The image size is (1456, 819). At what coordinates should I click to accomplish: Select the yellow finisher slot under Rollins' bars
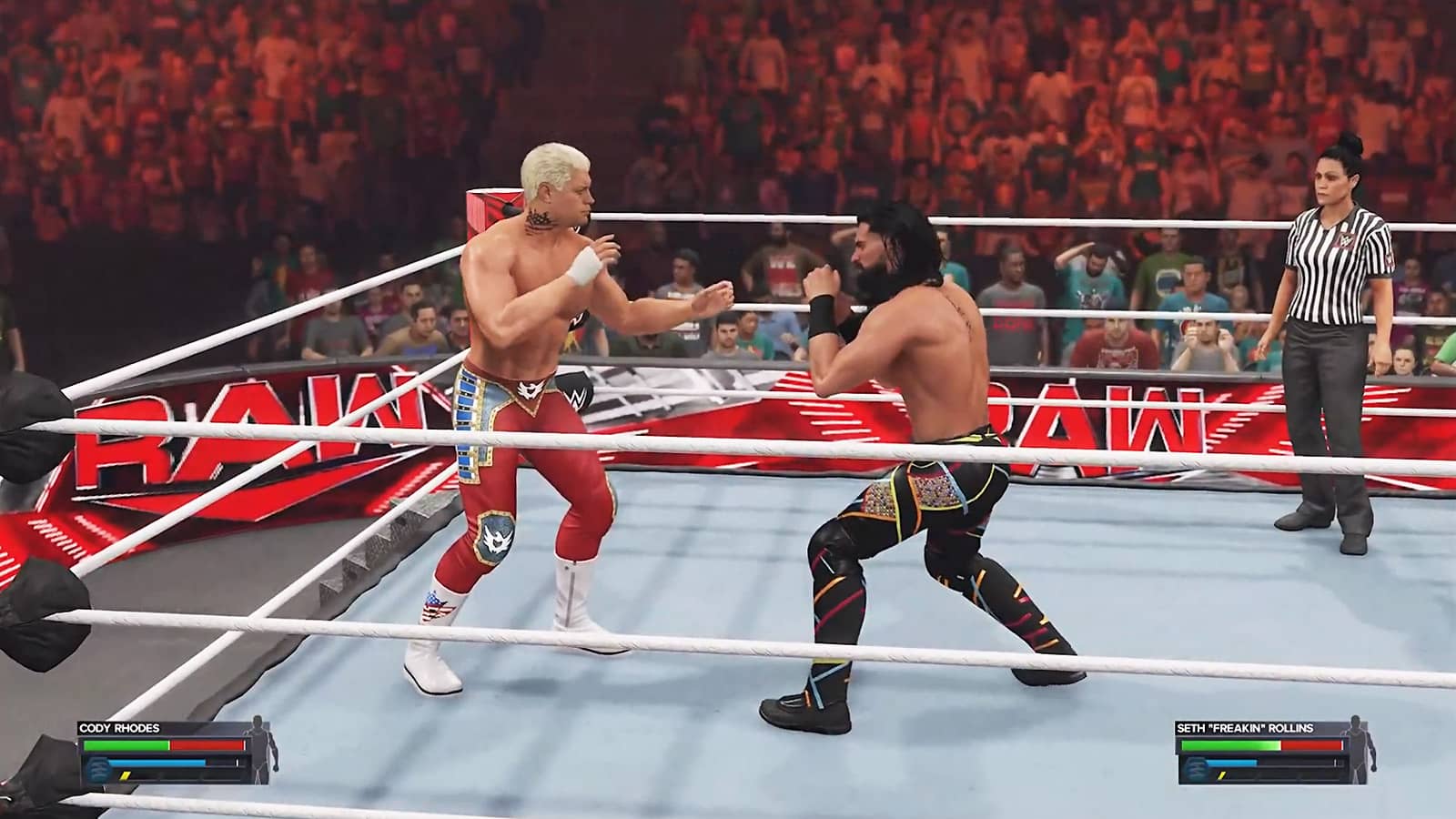(1221, 776)
